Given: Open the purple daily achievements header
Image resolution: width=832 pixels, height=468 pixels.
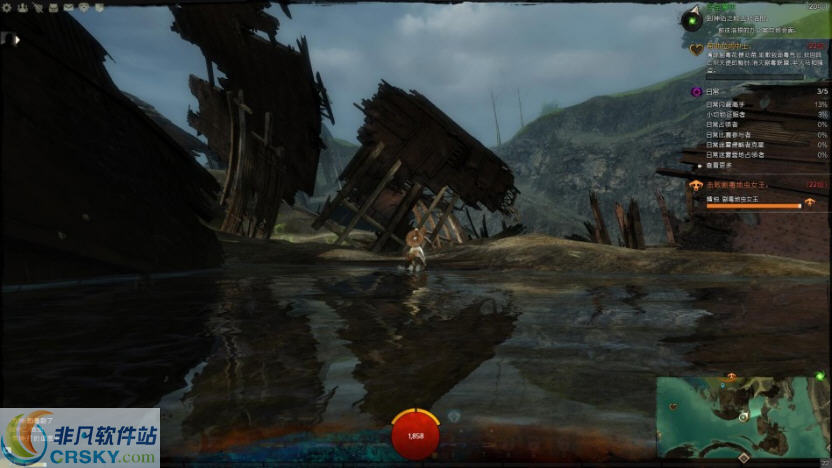Looking at the screenshot, I should point(696,91).
